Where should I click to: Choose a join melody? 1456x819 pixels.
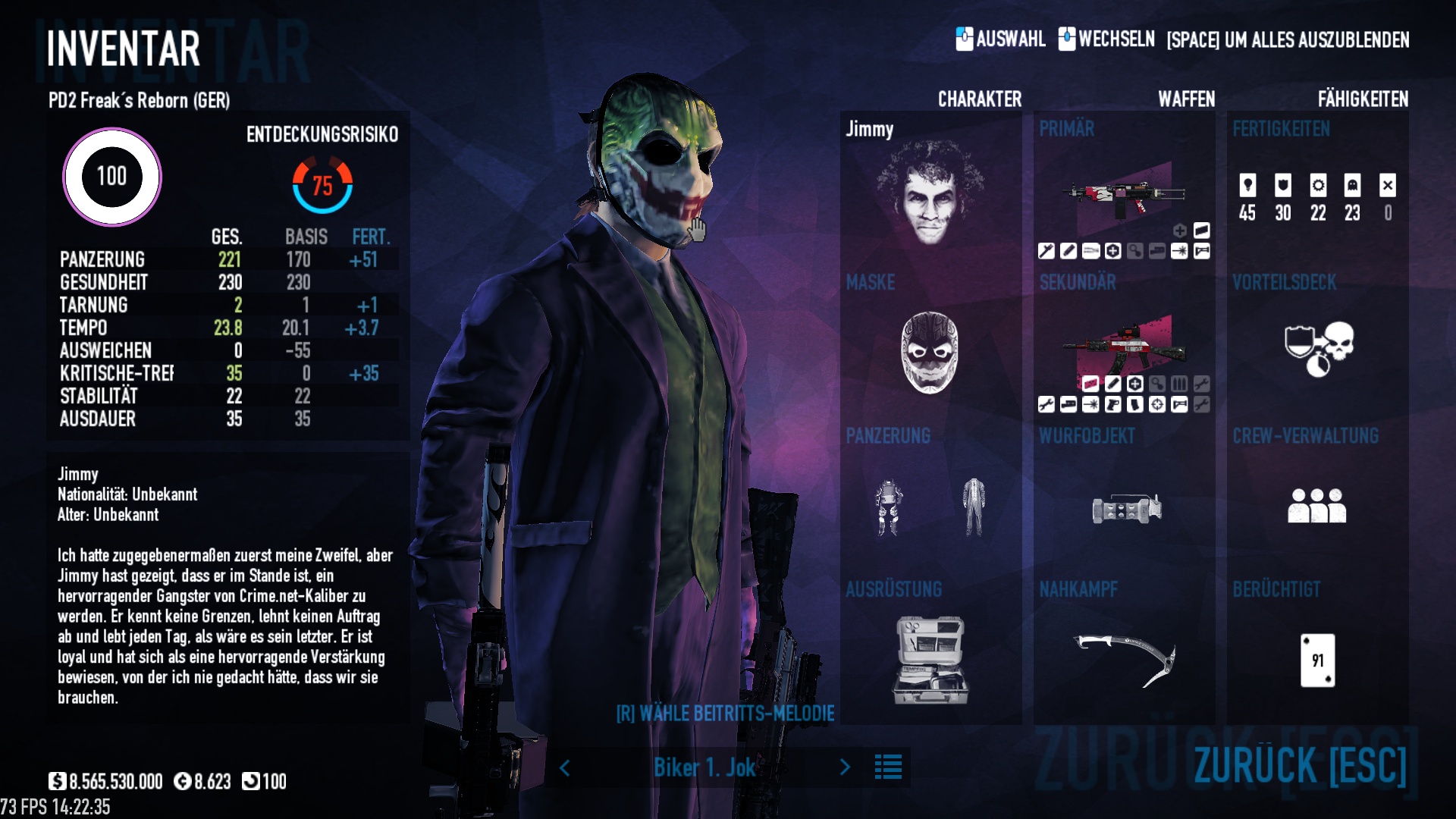pyautogui.click(x=725, y=714)
